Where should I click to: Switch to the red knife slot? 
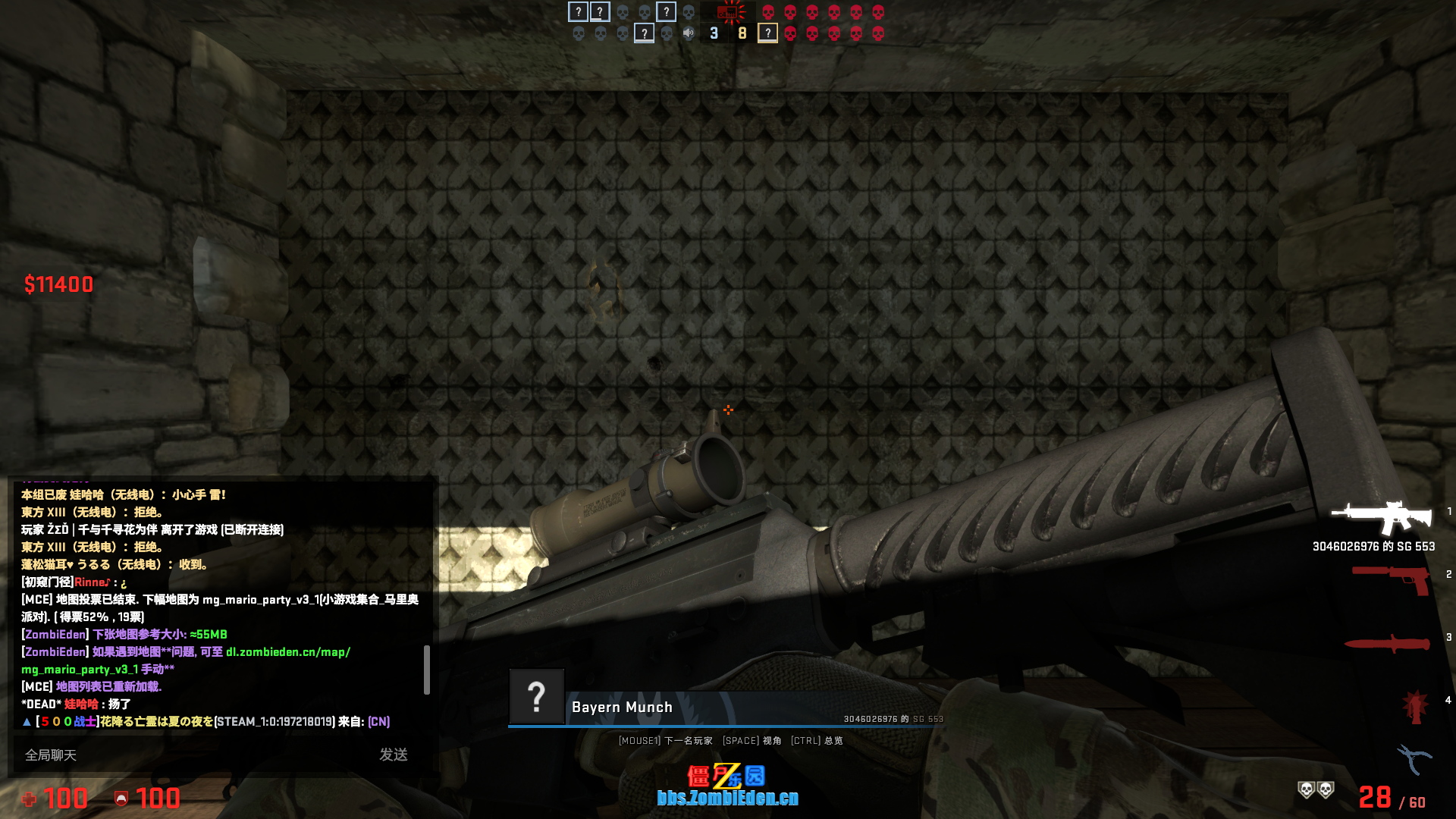pyautogui.click(x=1386, y=644)
